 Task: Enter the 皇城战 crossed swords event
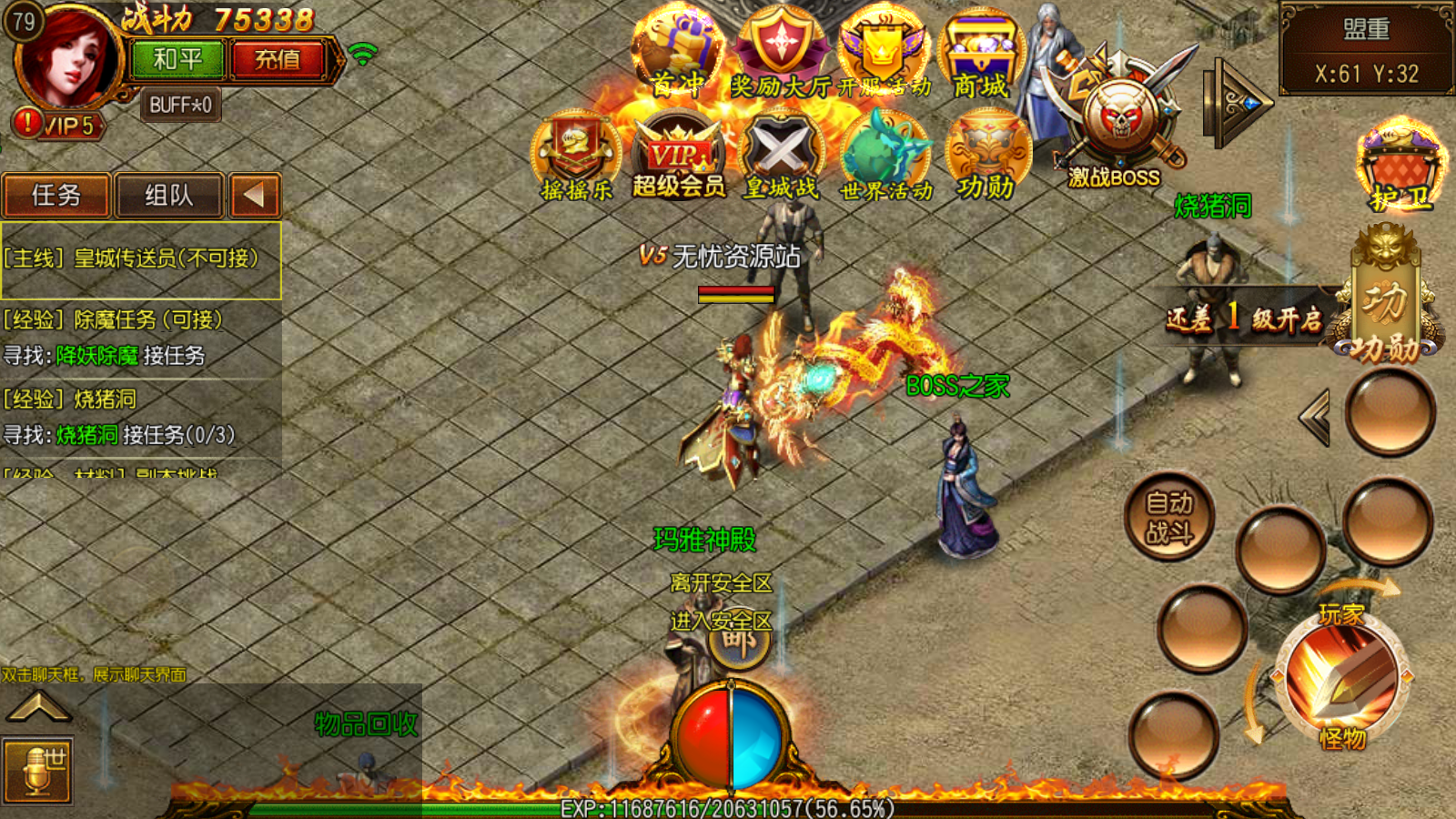pos(782,155)
